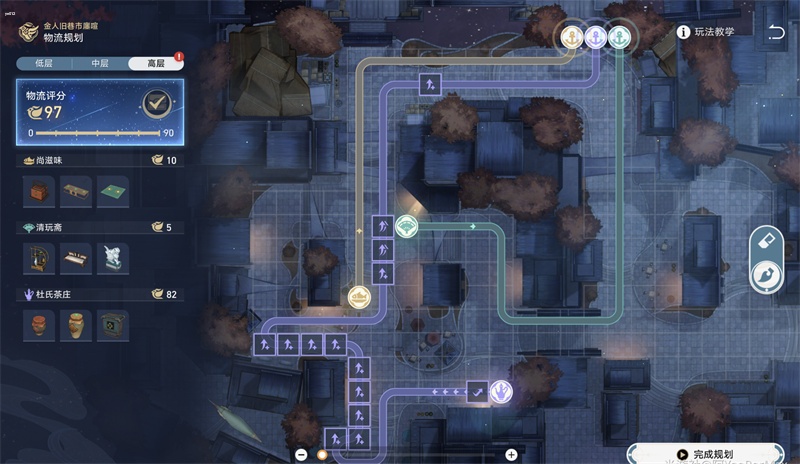Select the green fan shop node on the map
The width and height of the screenshot is (800, 464).
click(407, 227)
